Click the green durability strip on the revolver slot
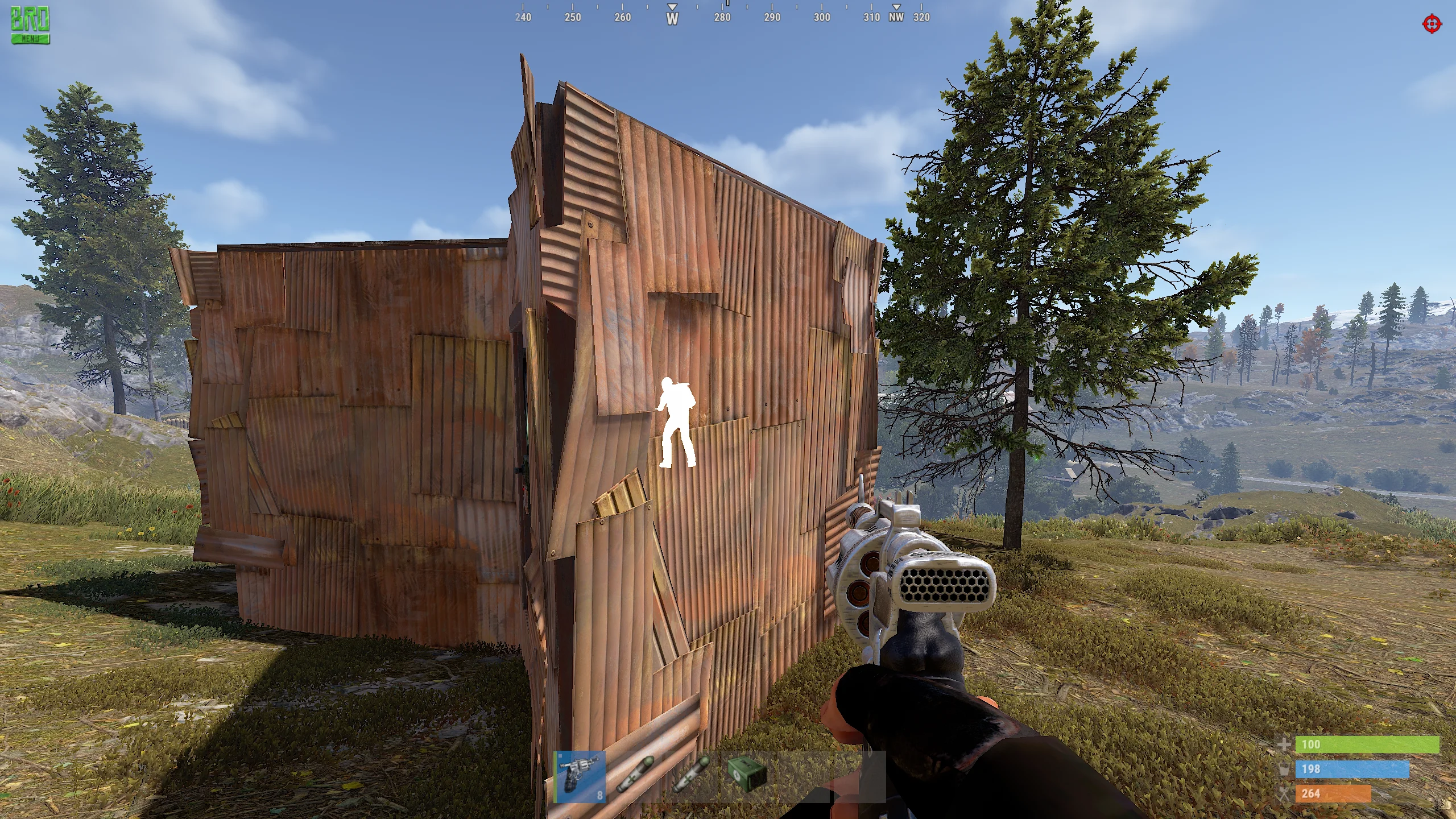The height and width of the screenshot is (819, 1456). (556, 776)
